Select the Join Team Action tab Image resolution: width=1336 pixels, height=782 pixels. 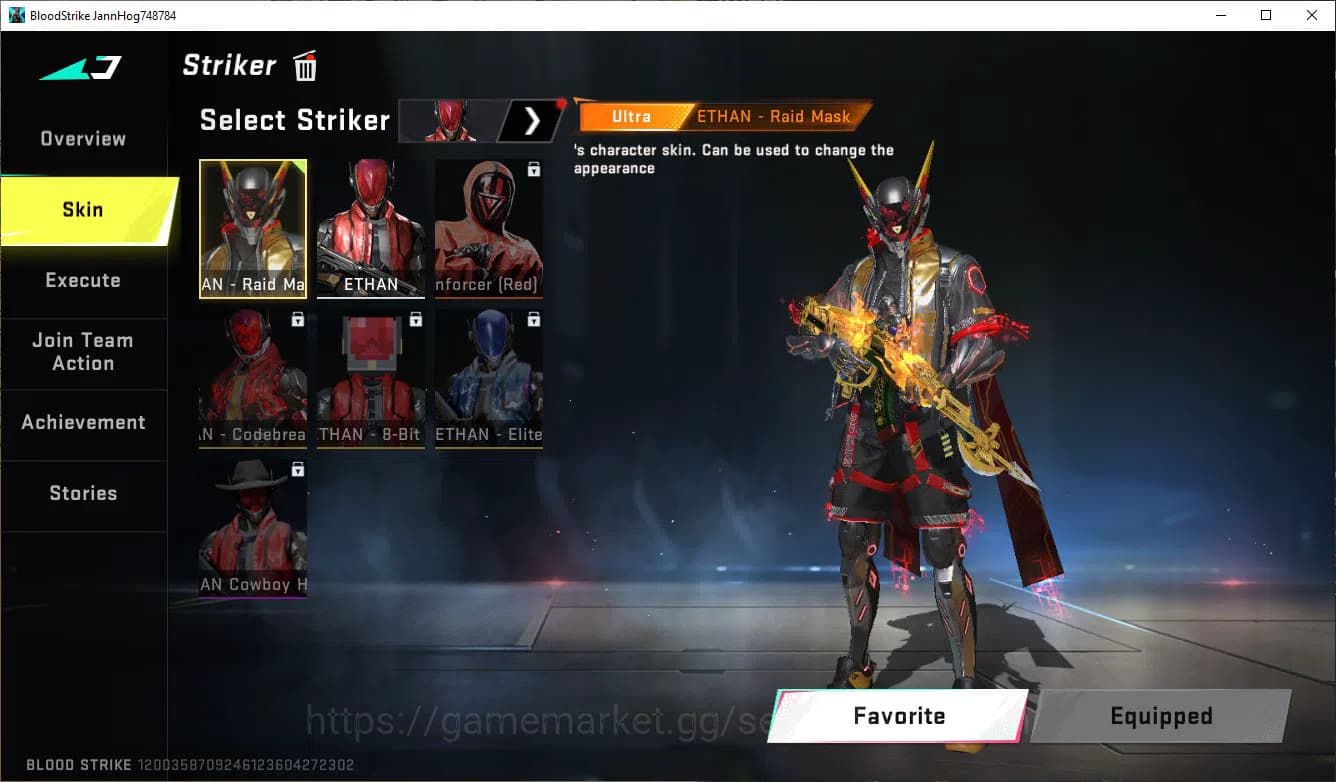(x=82, y=352)
